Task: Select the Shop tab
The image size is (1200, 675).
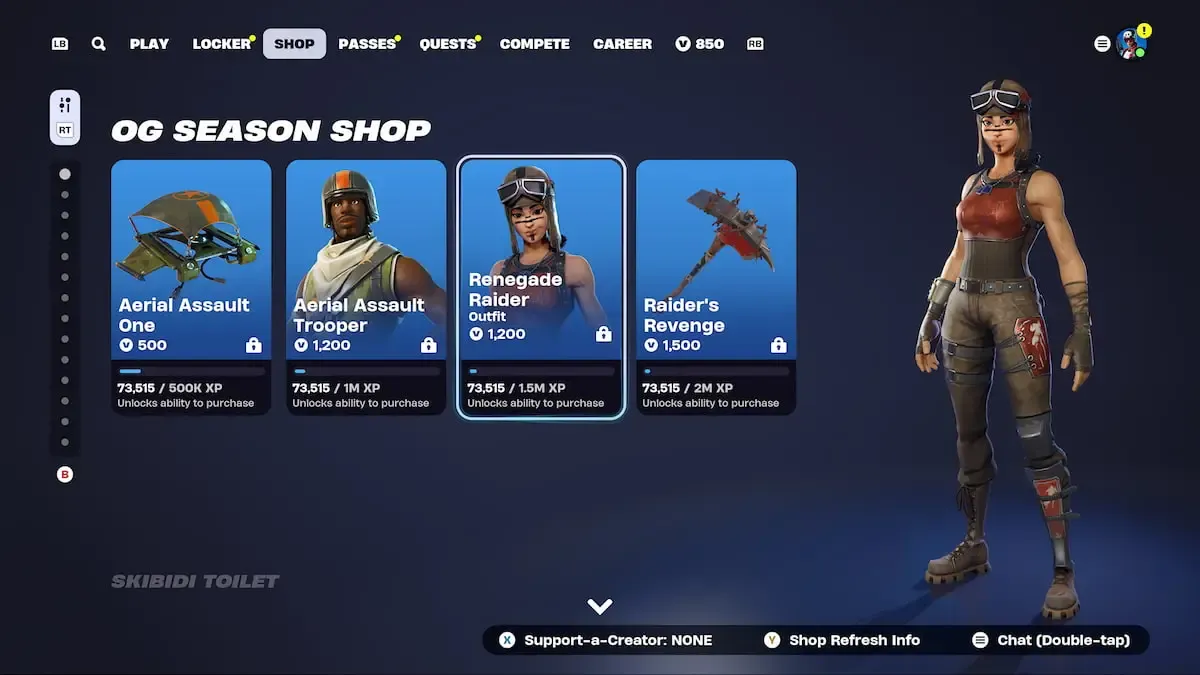Action: [x=294, y=44]
